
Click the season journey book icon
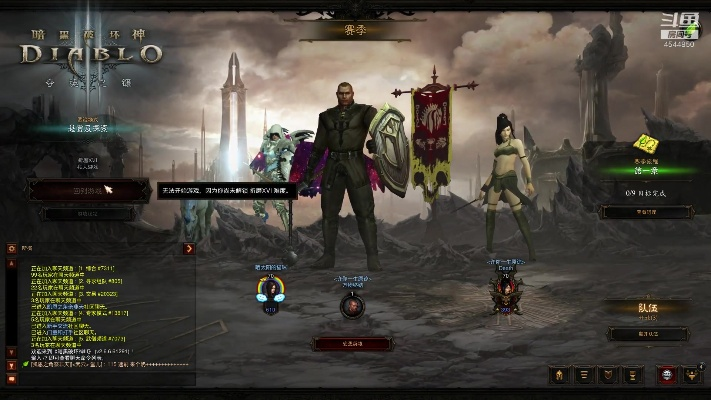point(646,146)
